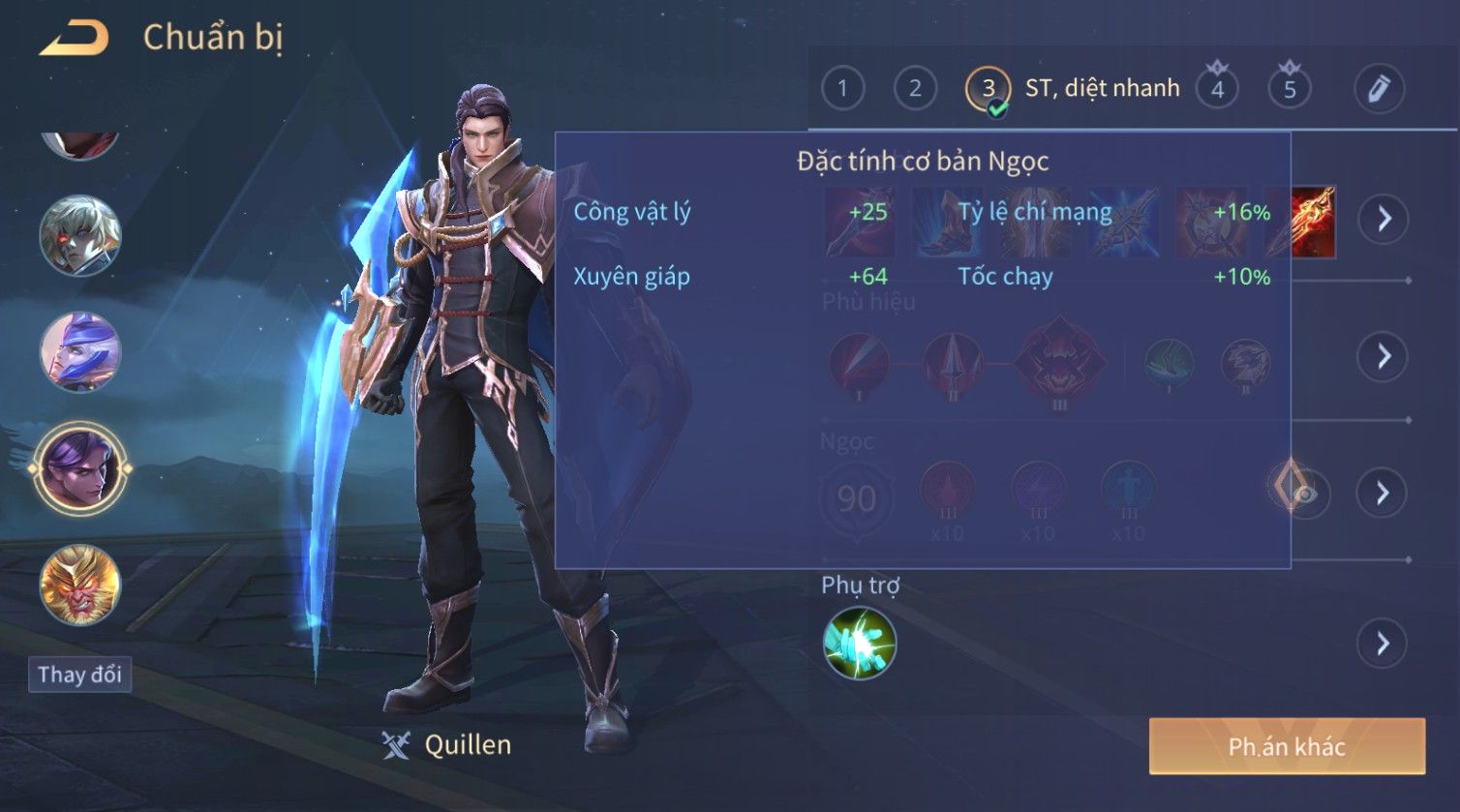Open the Ngọc arcana section arrow
Screen dimensions: 1460x812
1383,494
